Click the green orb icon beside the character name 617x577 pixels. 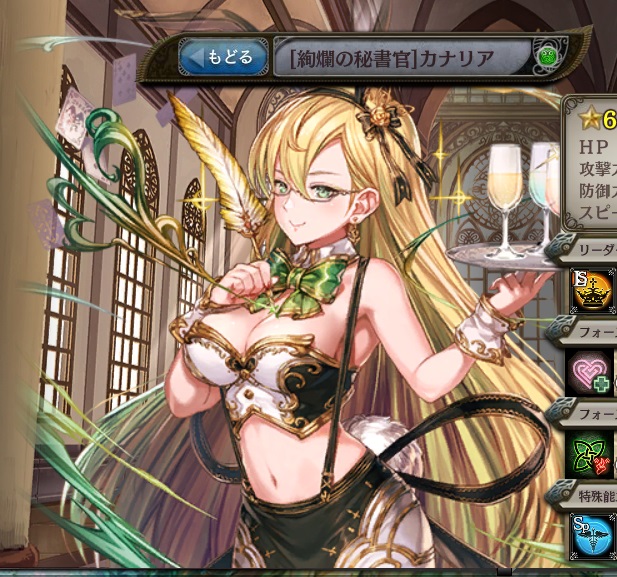pos(546,57)
